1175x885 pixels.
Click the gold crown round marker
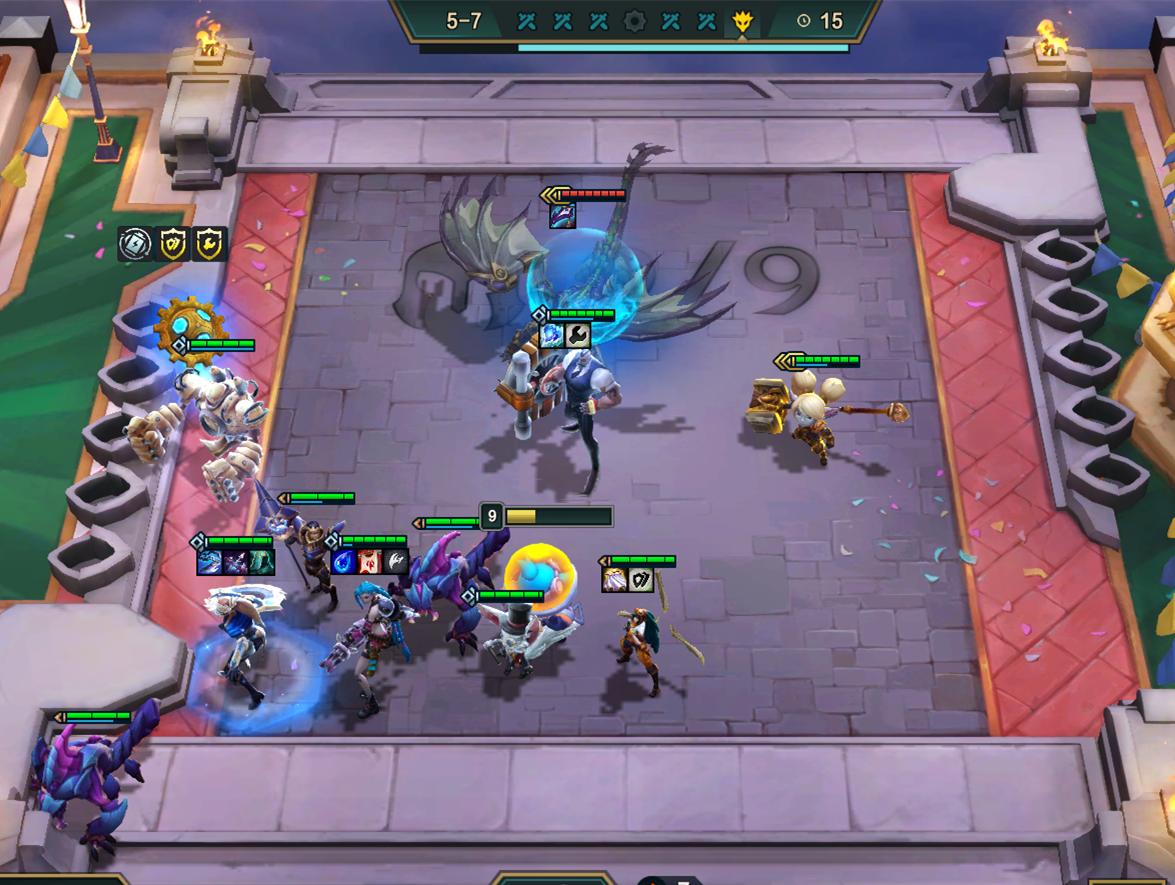(742, 20)
